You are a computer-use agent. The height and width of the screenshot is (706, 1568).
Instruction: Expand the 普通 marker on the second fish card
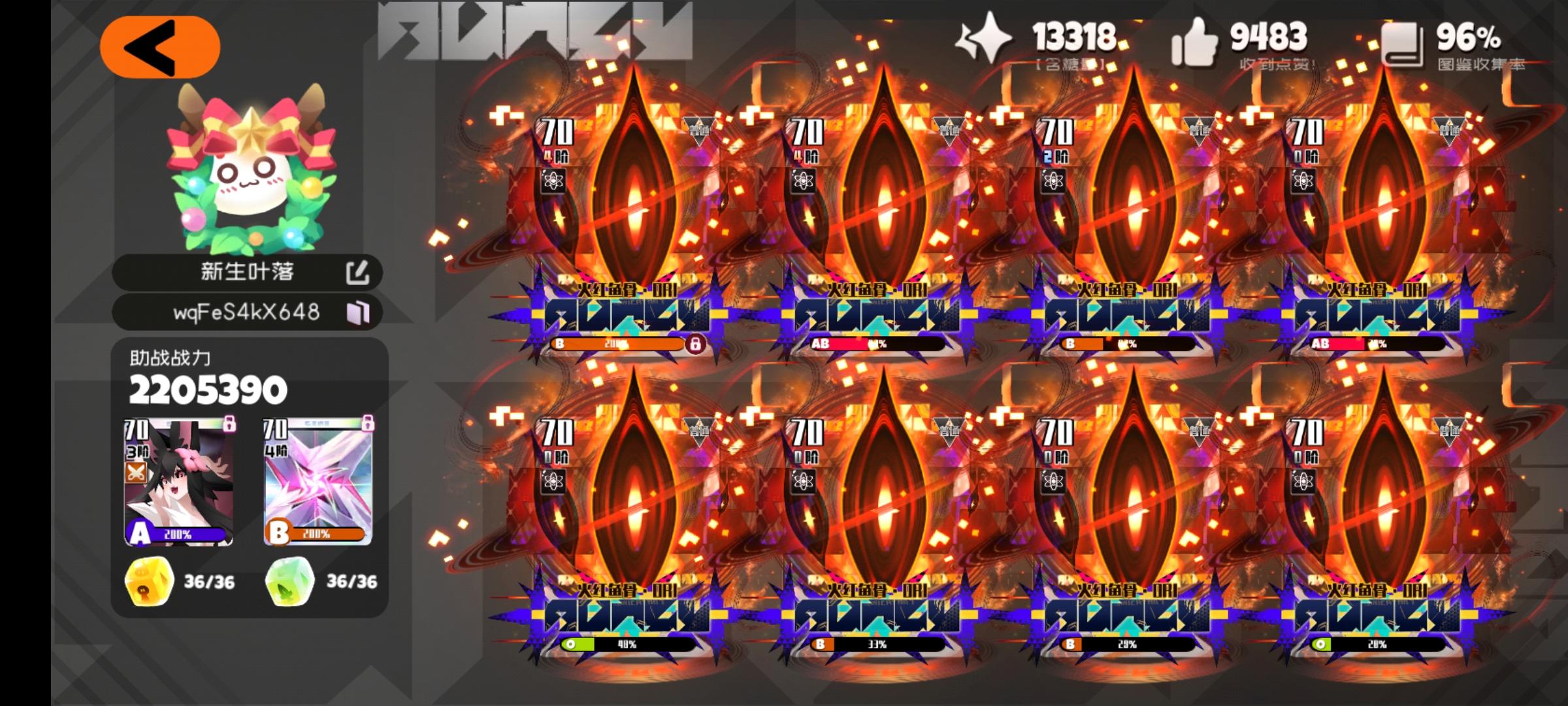[x=950, y=126]
